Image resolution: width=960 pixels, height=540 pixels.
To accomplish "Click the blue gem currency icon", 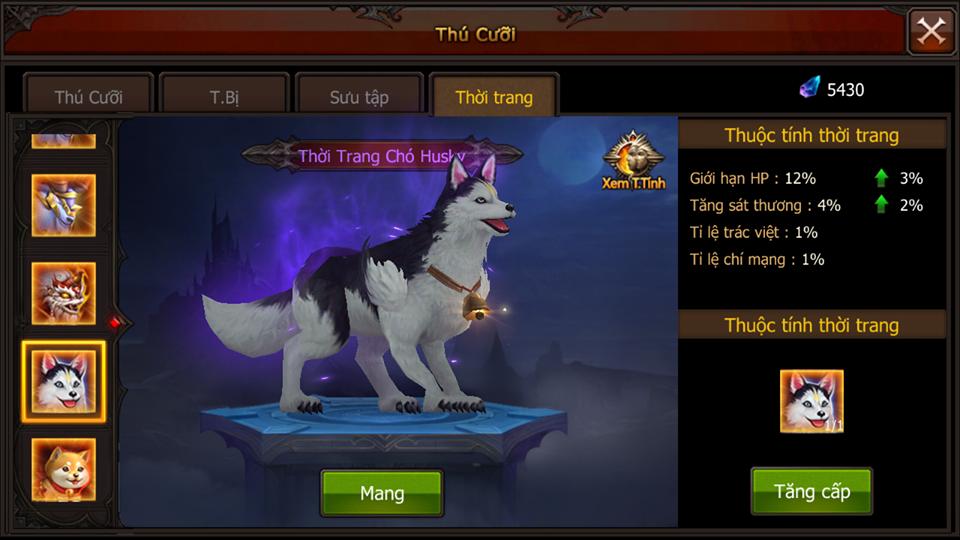I will click(x=809, y=89).
